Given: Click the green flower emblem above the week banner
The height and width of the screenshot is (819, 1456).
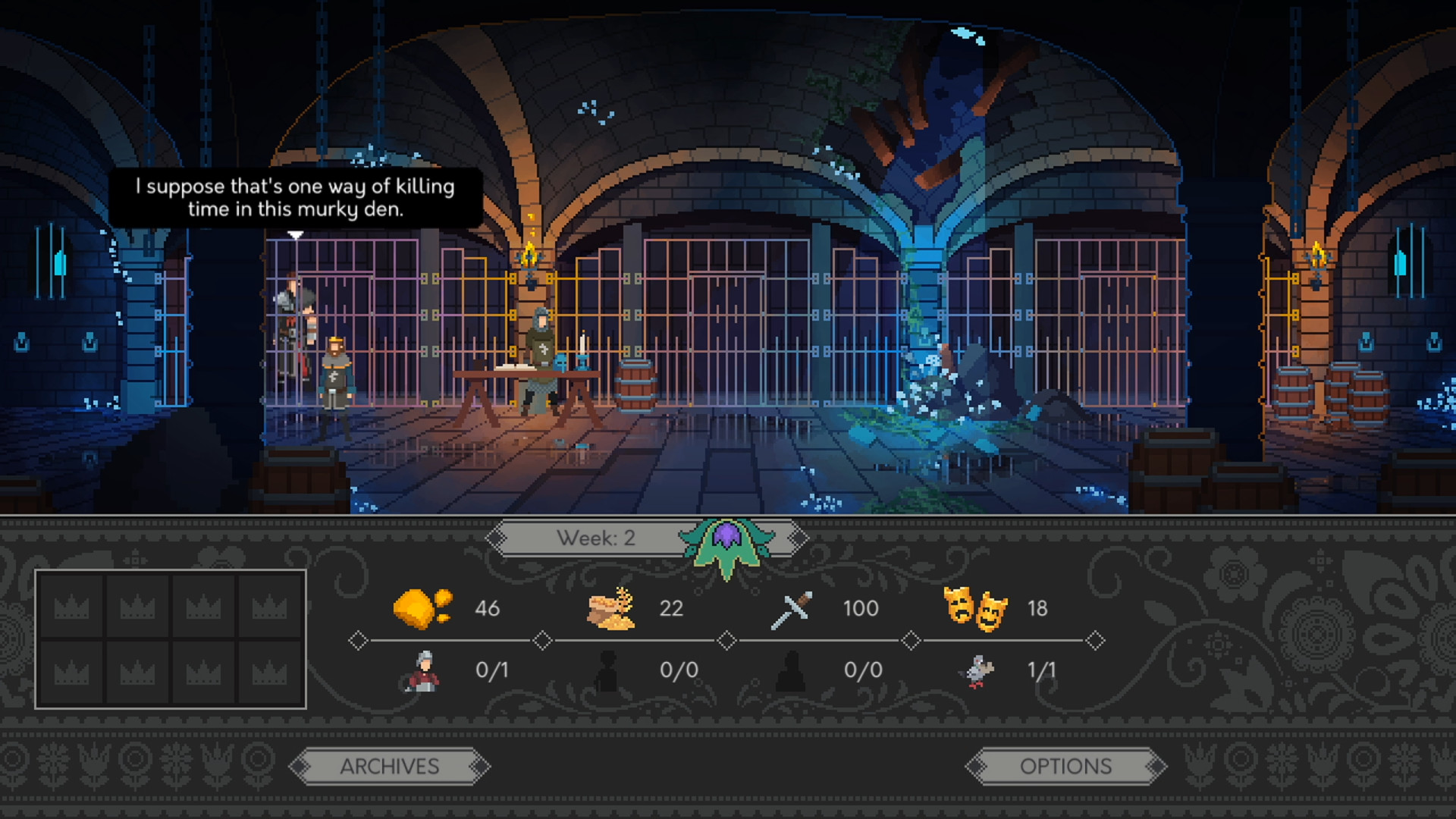Looking at the screenshot, I should [x=728, y=542].
